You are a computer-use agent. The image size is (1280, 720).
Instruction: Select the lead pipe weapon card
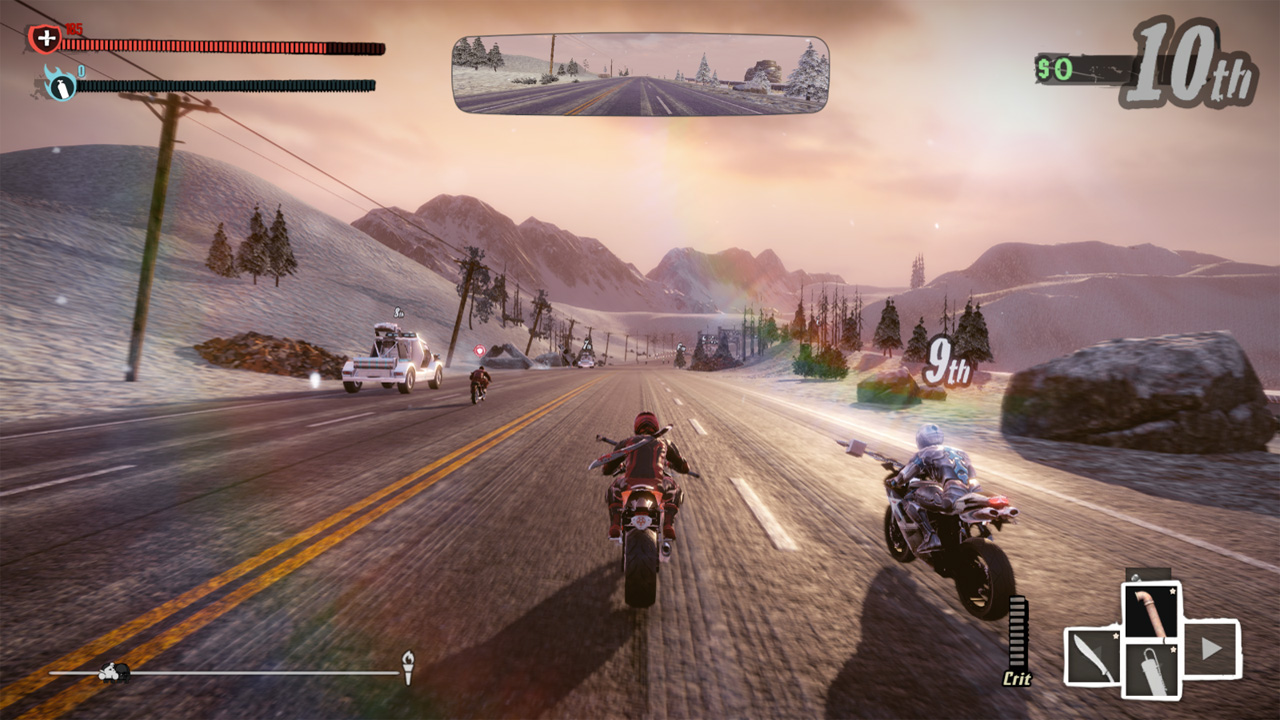click(1152, 611)
